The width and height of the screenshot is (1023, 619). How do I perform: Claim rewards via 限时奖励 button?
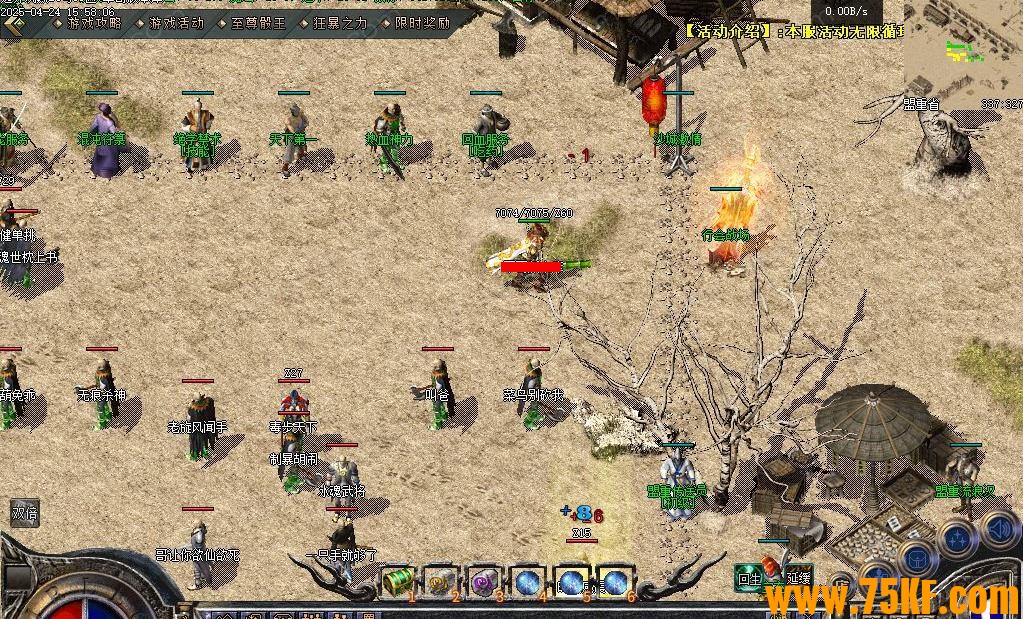click(416, 22)
